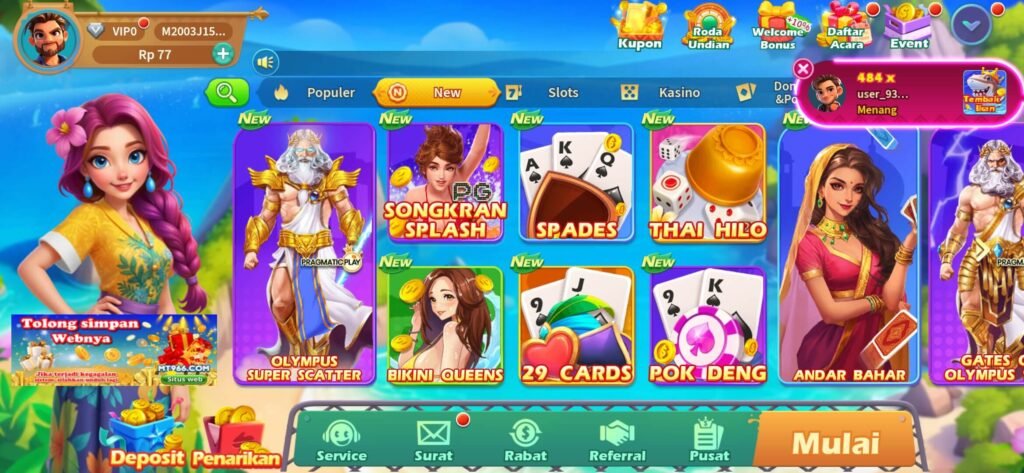Contact customer Service via headset icon
This screenshot has width=1024, height=473.
coord(341,440)
